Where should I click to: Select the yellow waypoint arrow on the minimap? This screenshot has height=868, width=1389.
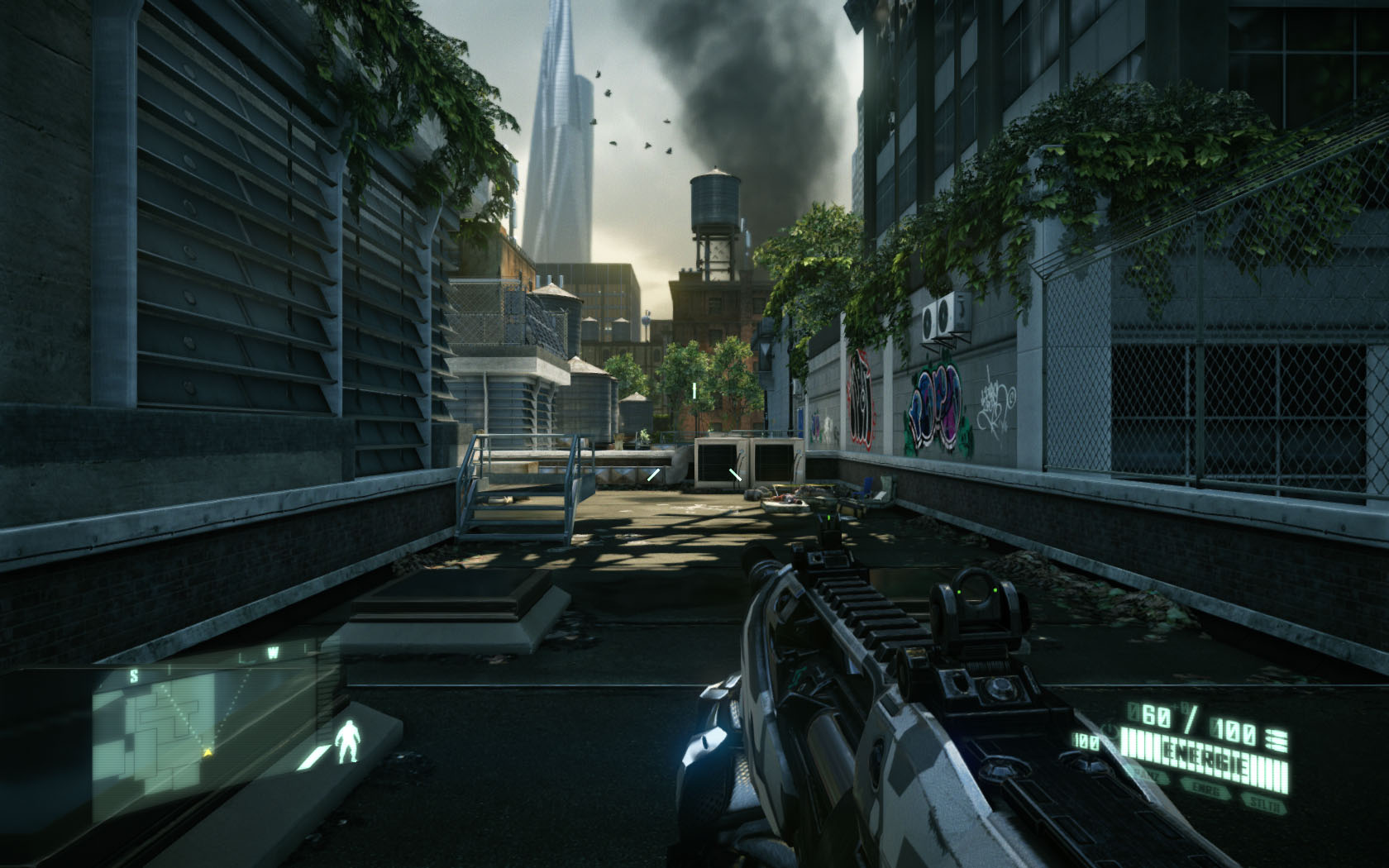pos(208,752)
